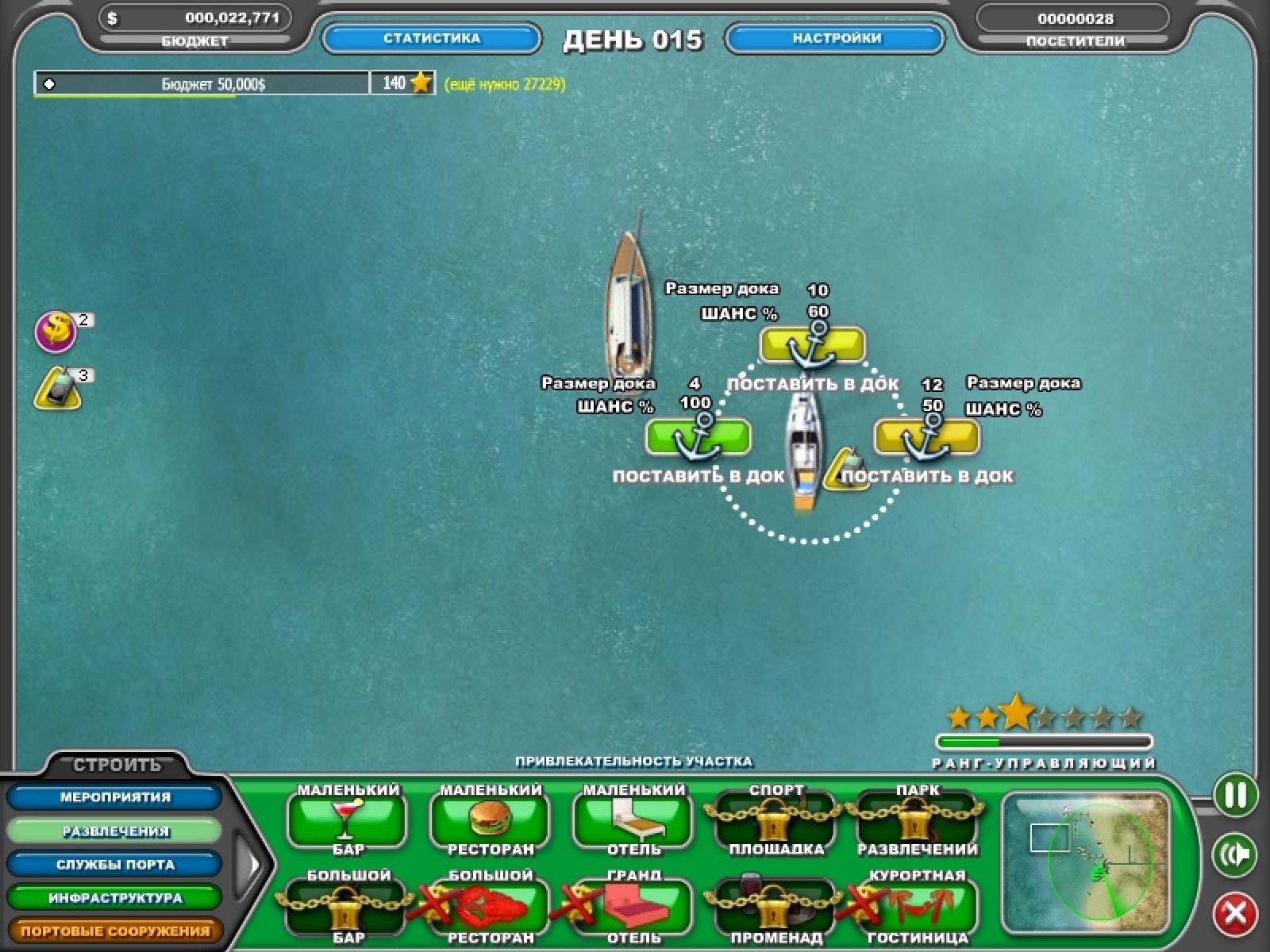Select the Большой Ресторан lobster button

[490, 906]
